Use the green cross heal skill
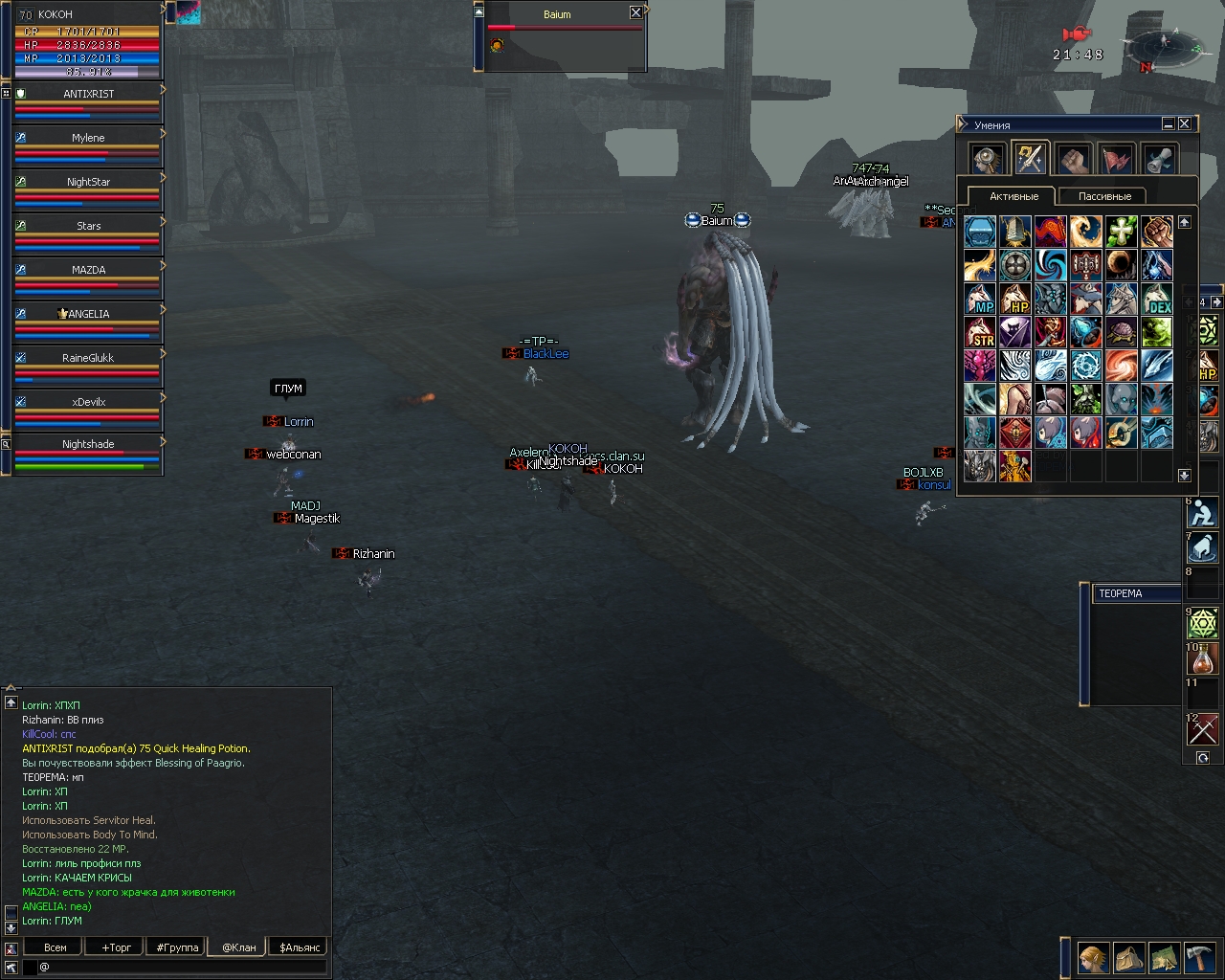Image resolution: width=1225 pixels, height=980 pixels. [1121, 232]
